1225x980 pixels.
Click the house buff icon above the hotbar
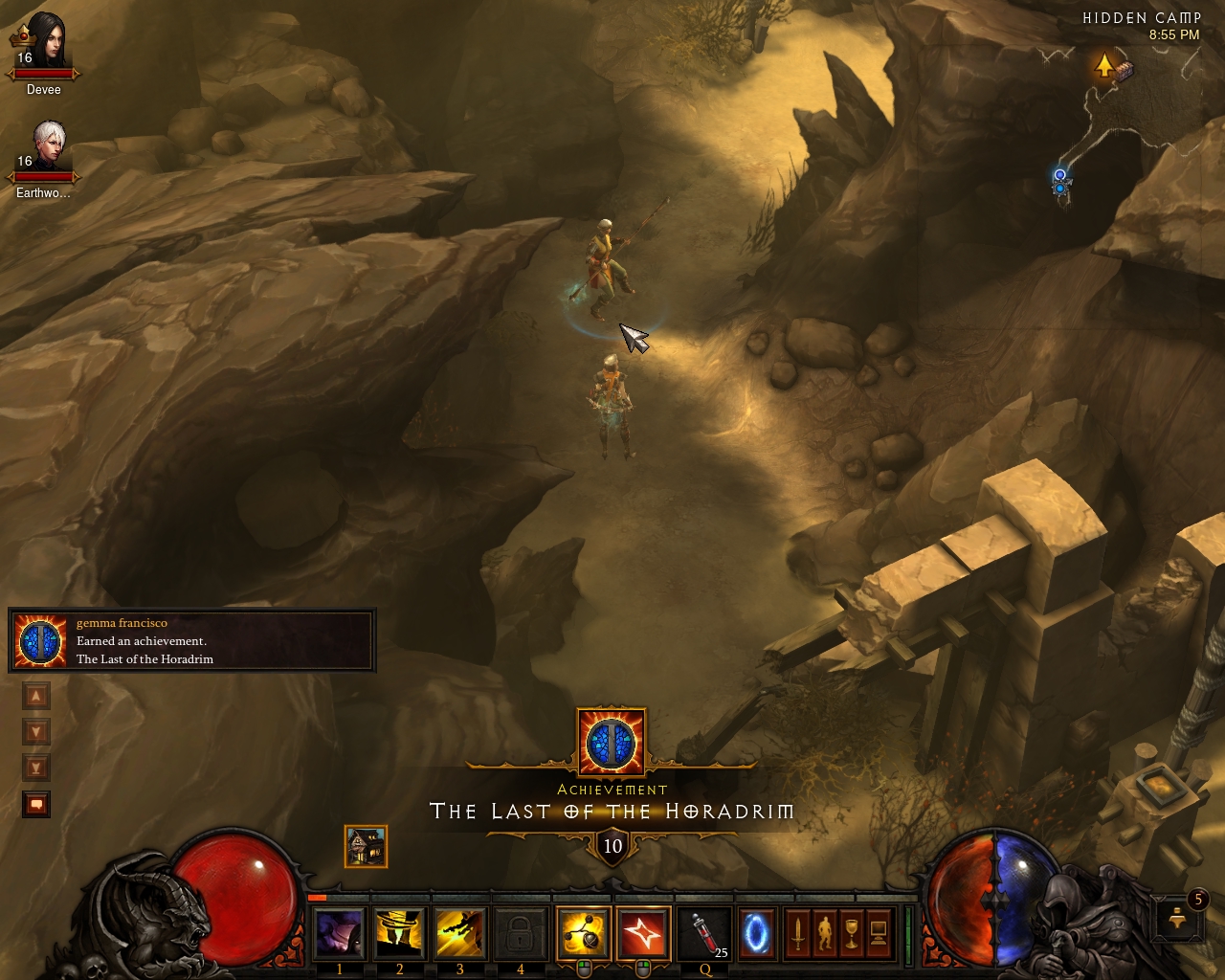pyautogui.click(x=366, y=847)
